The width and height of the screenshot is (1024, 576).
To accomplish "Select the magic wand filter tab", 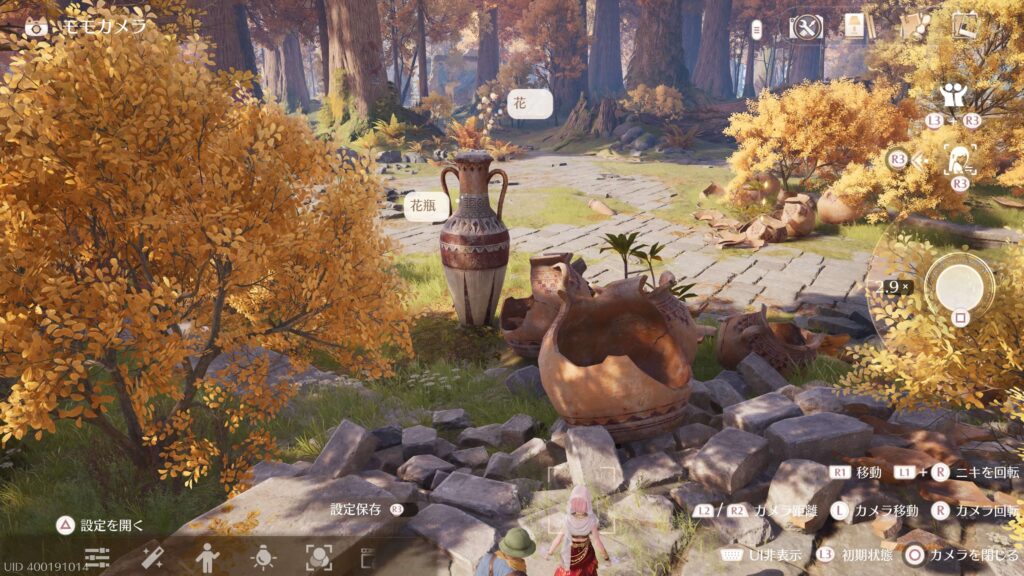I will (152, 557).
